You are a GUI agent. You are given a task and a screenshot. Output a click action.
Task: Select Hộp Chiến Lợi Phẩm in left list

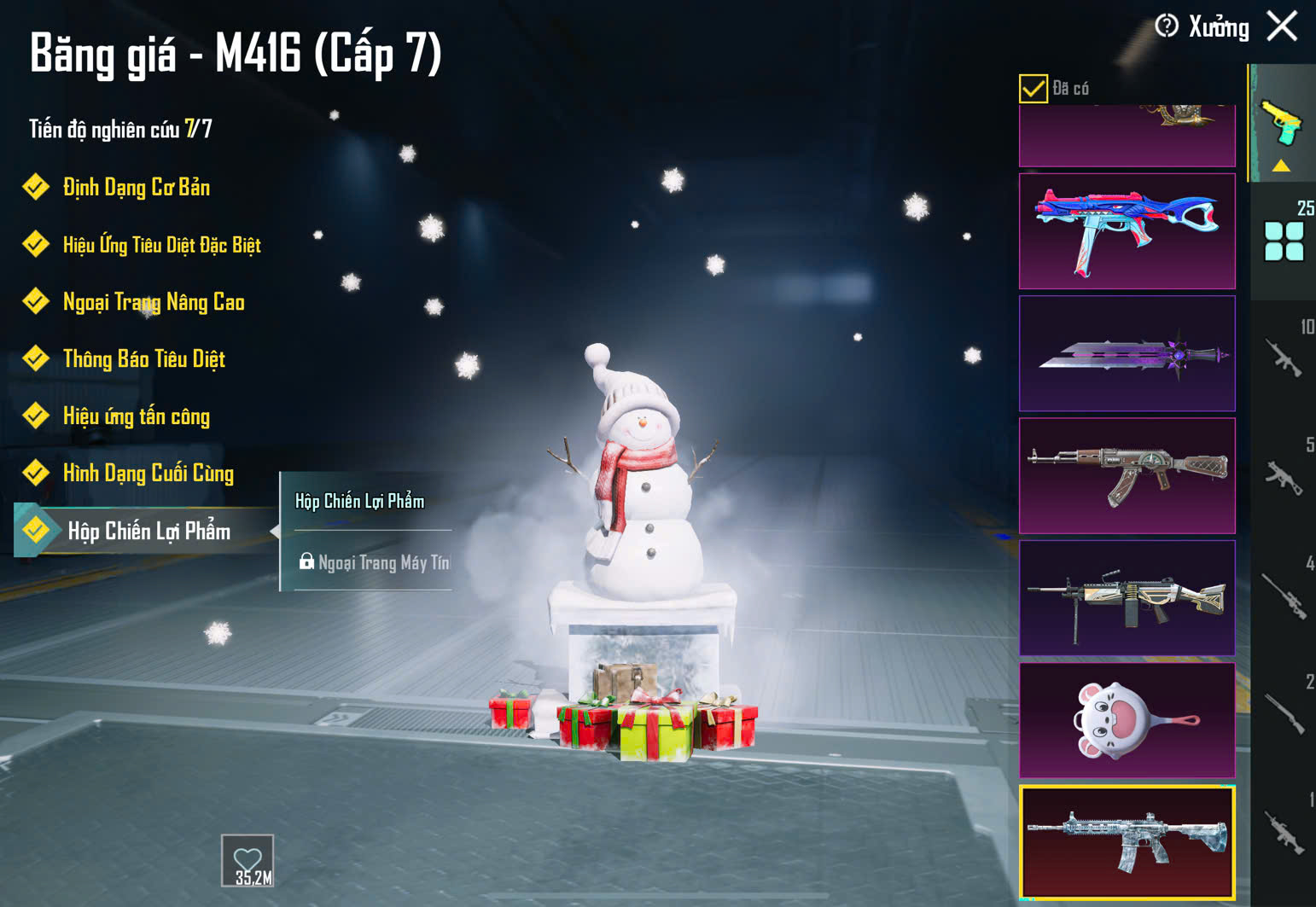148,532
